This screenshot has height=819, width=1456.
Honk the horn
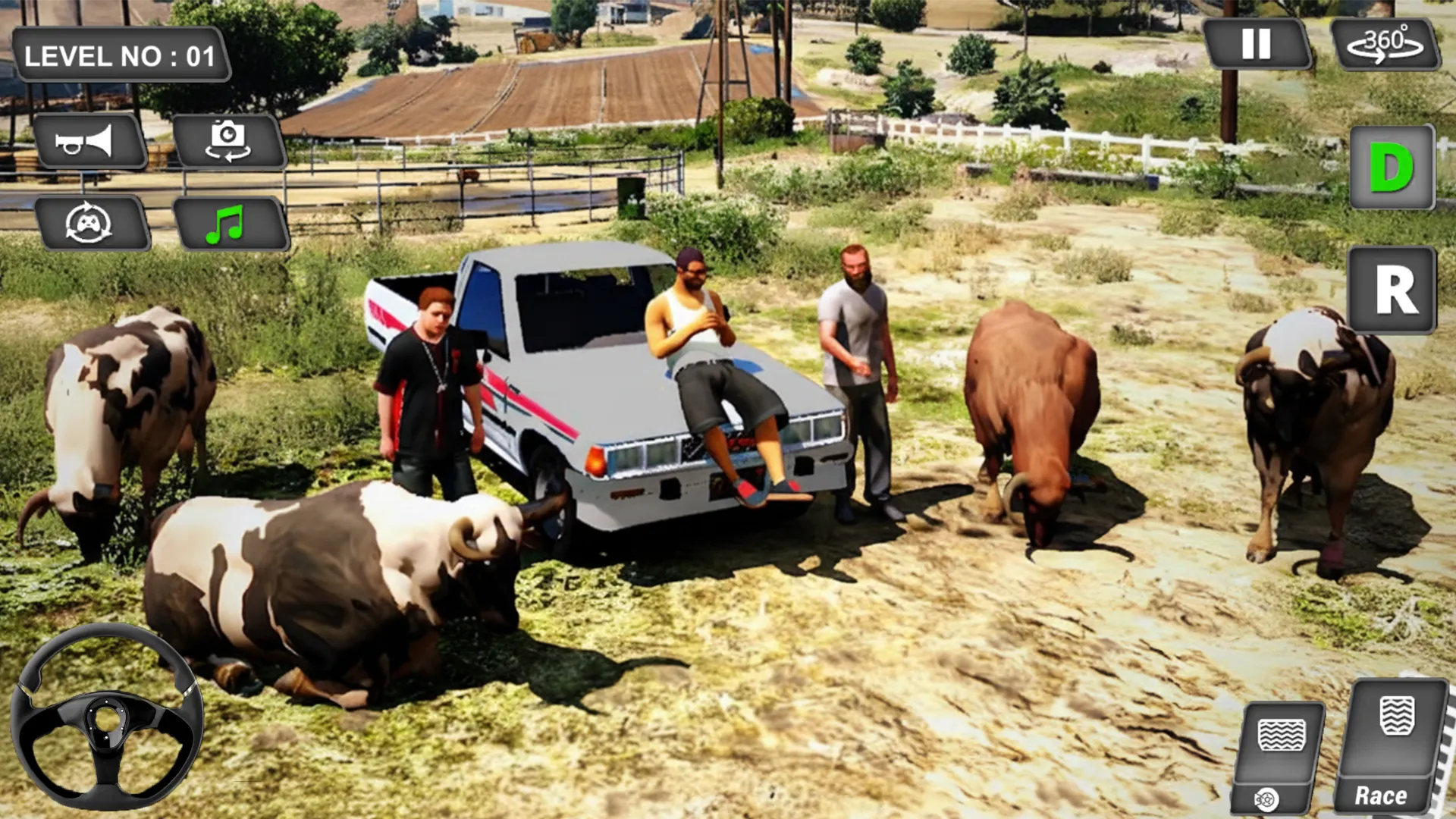click(91, 141)
